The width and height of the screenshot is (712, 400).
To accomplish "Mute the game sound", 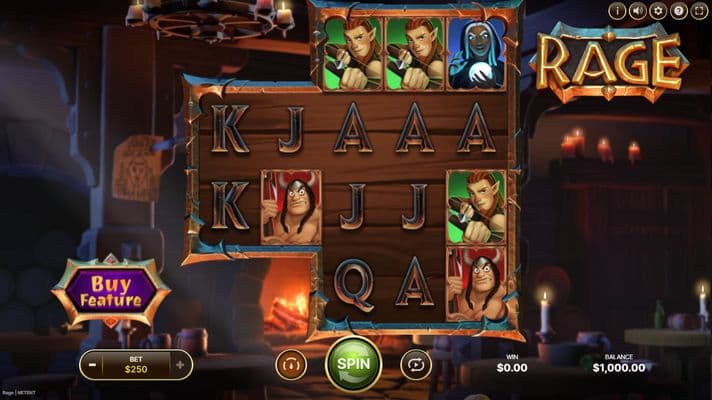I will pyautogui.click(x=637, y=11).
